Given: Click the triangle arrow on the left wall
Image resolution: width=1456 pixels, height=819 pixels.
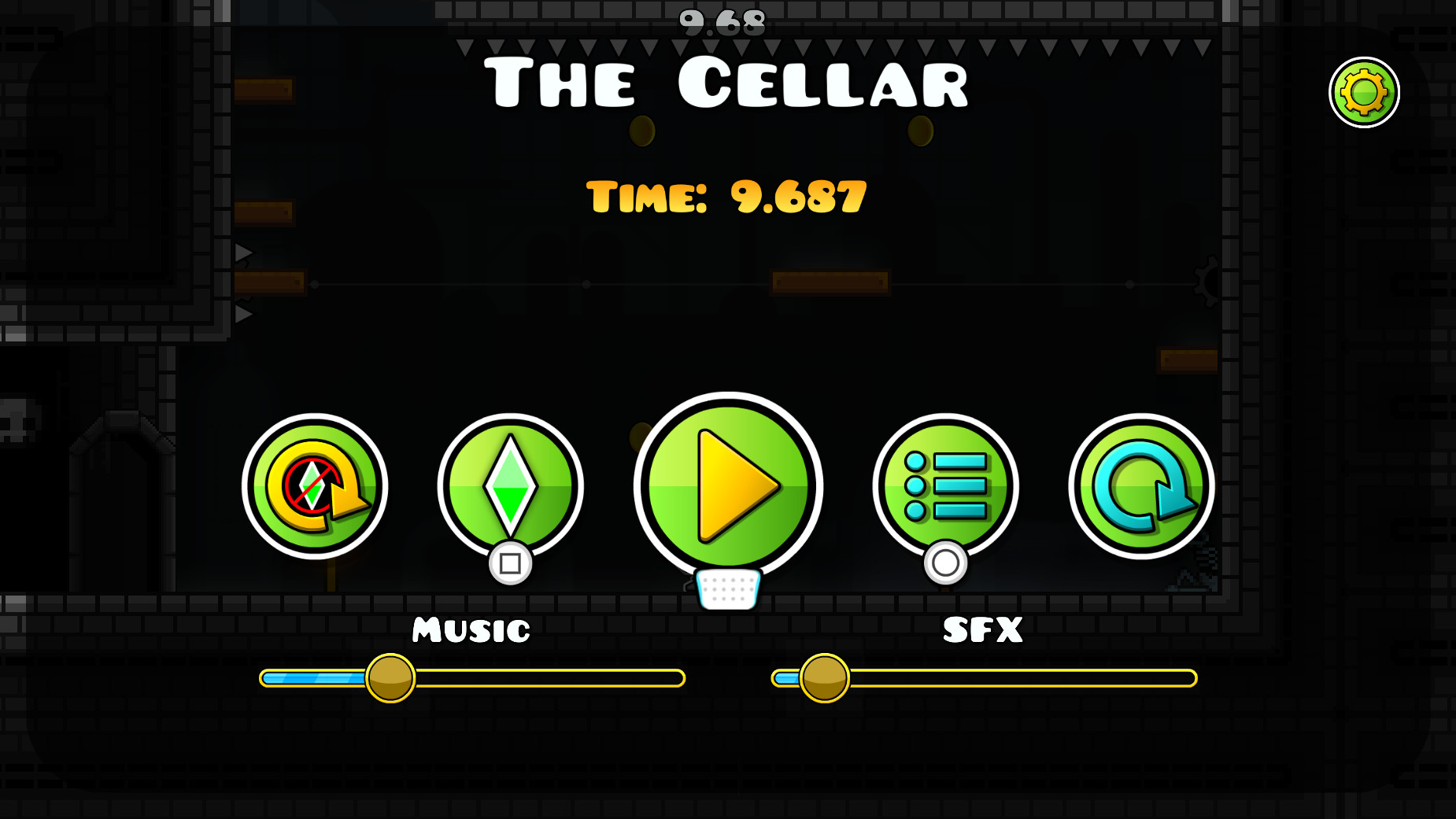Looking at the screenshot, I should pyautogui.click(x=242, y=253).
